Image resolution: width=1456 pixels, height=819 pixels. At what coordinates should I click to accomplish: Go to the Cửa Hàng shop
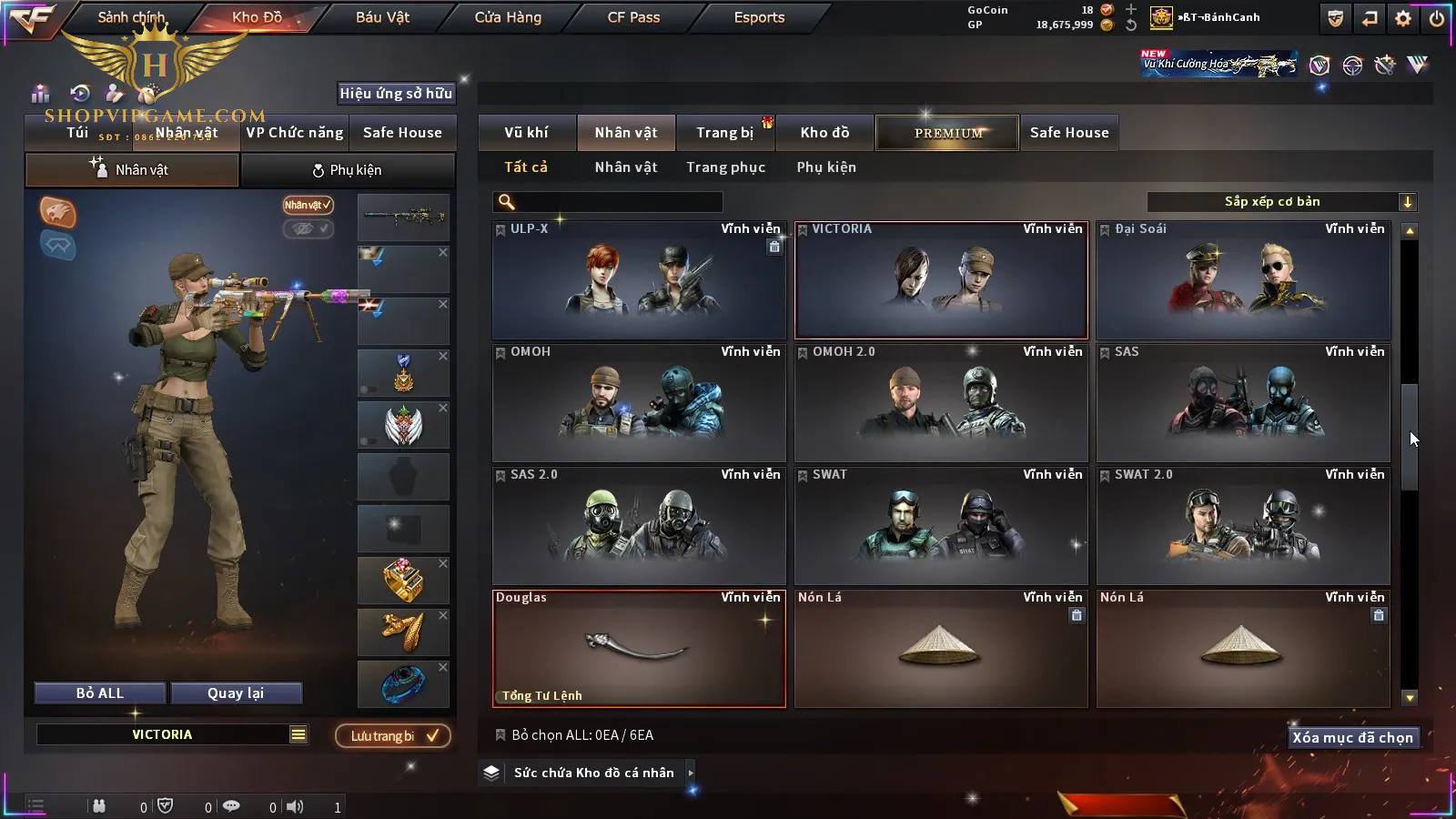tap(508, 17)
